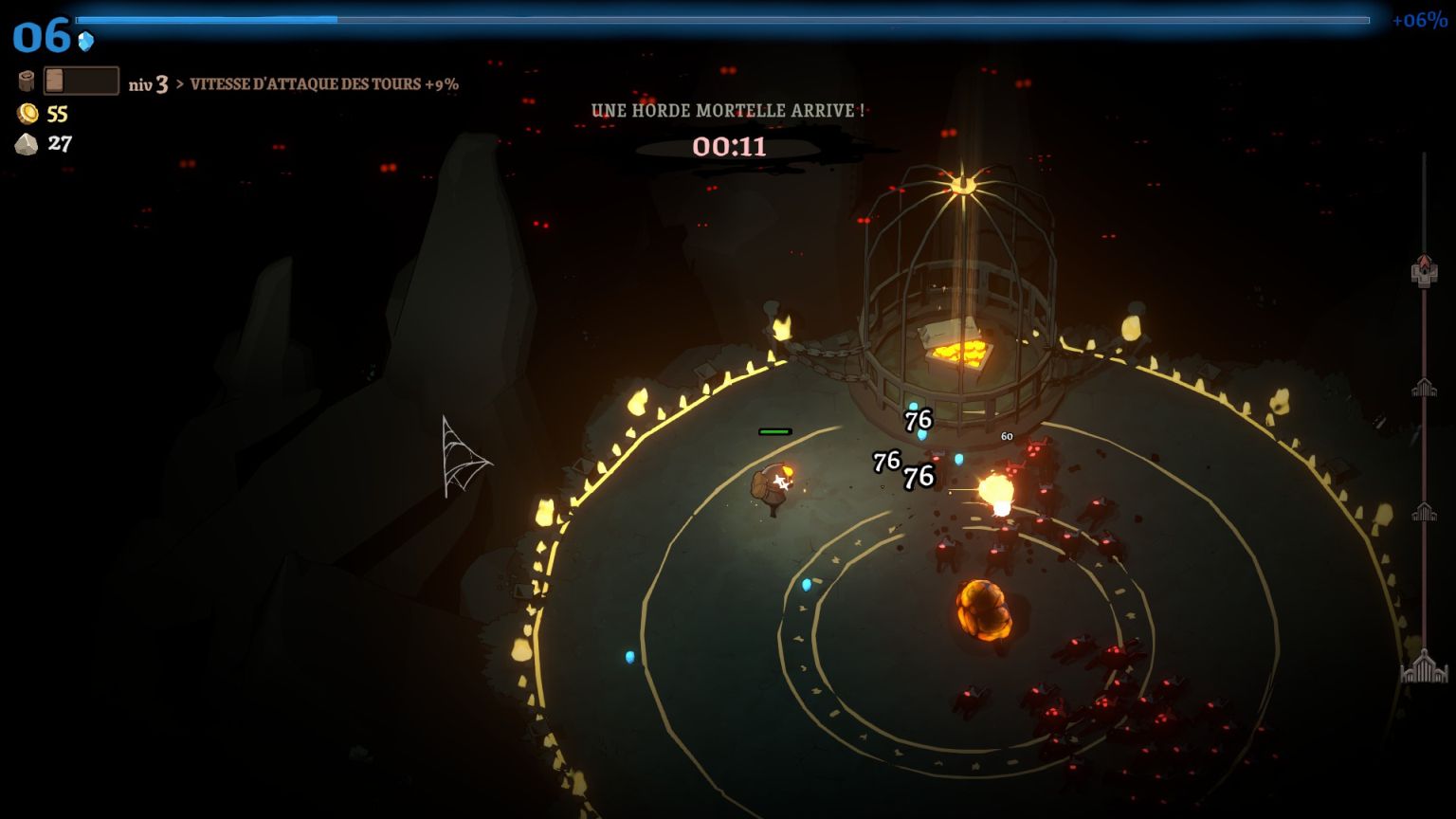Click the gold coin currency icon
The width and height of the screenshot is (1456, 819).
tap(28, 114)
